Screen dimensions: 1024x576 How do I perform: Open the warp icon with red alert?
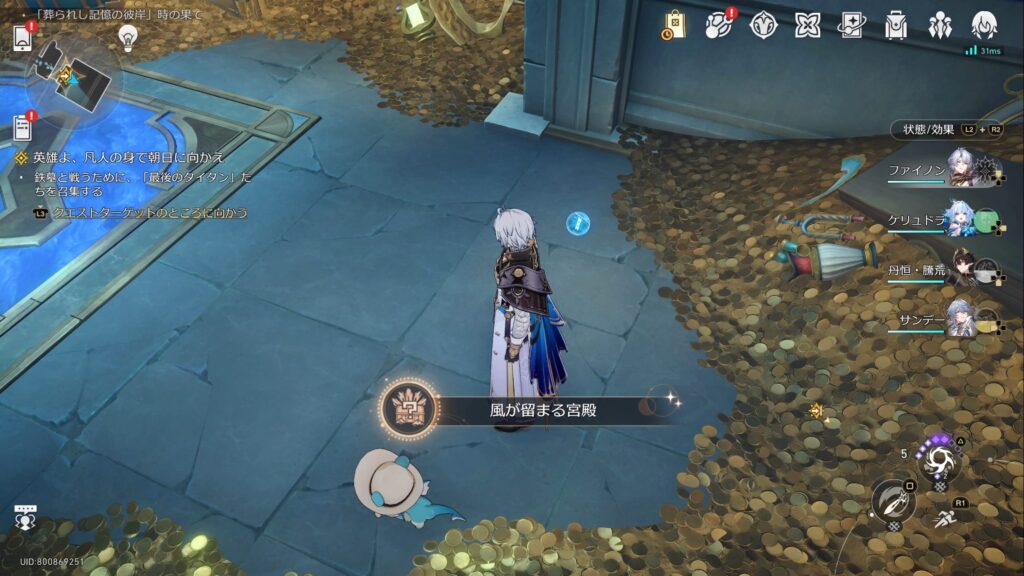tap(719, 25)
